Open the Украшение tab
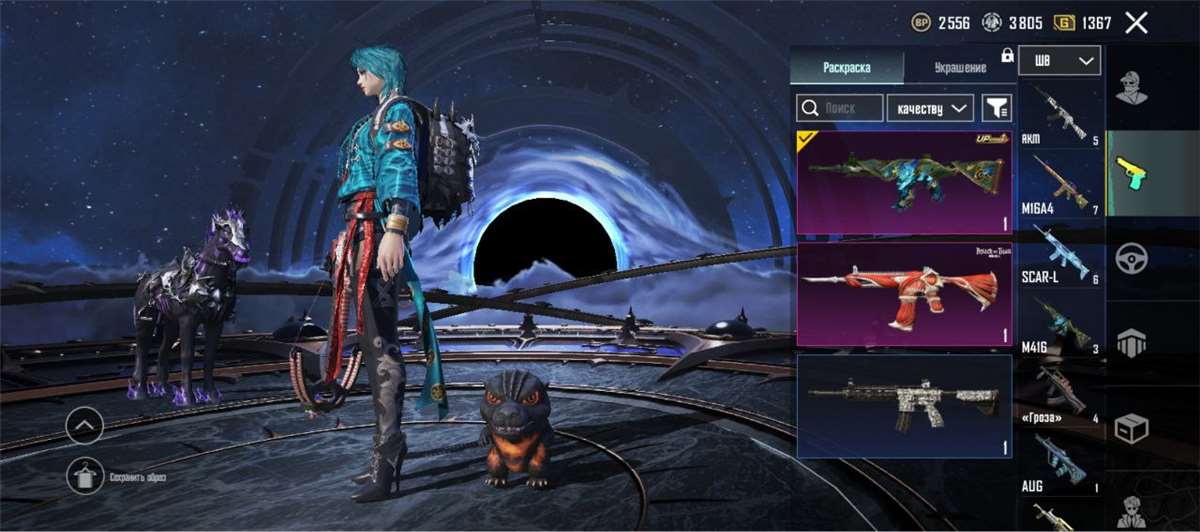 pos(960,68)
